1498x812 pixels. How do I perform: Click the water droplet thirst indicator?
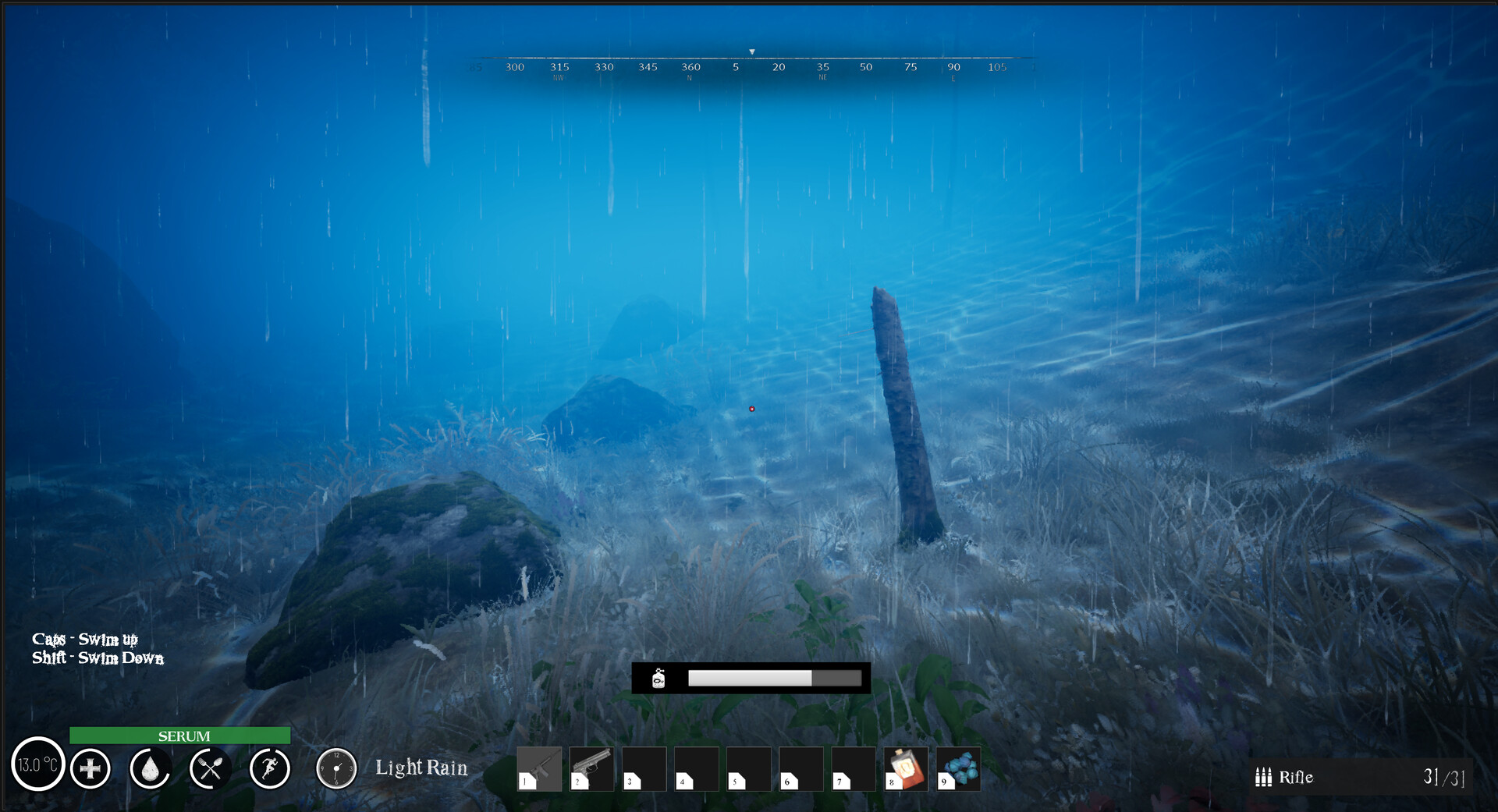(x=149, y=769)
